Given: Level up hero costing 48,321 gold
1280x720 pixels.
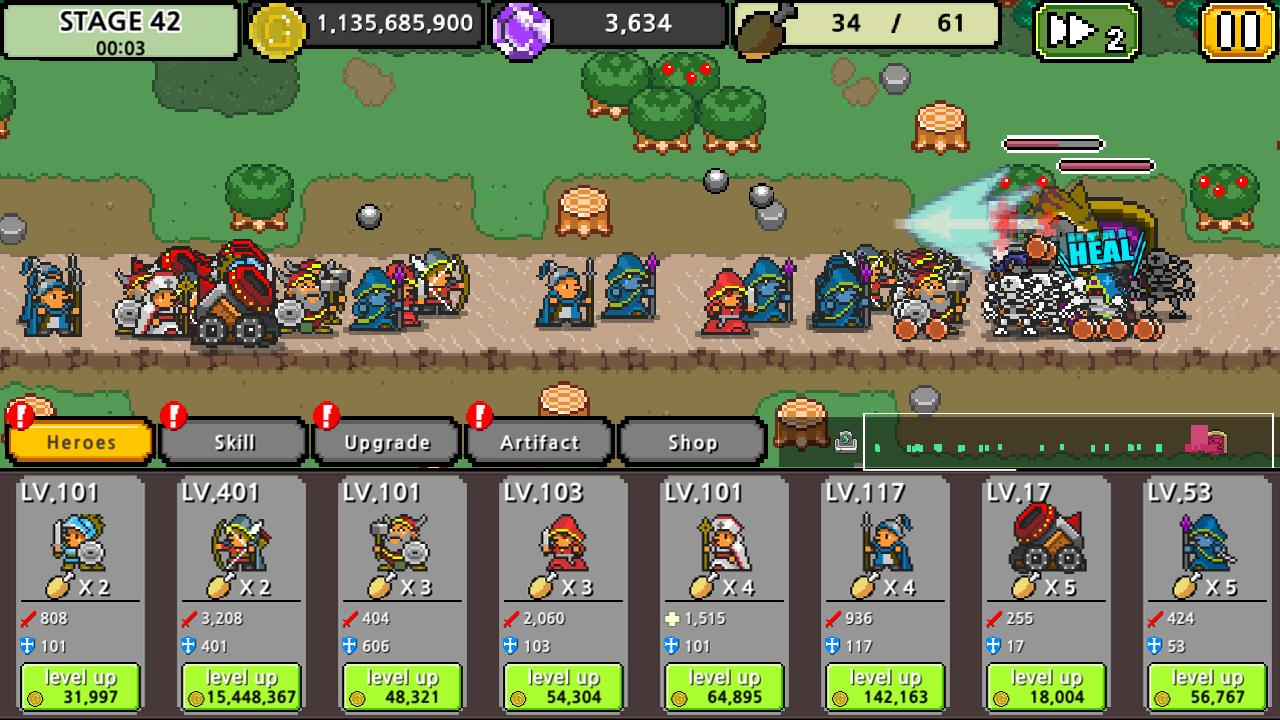Looking at the screenshot, I should (x=402, y=687).
